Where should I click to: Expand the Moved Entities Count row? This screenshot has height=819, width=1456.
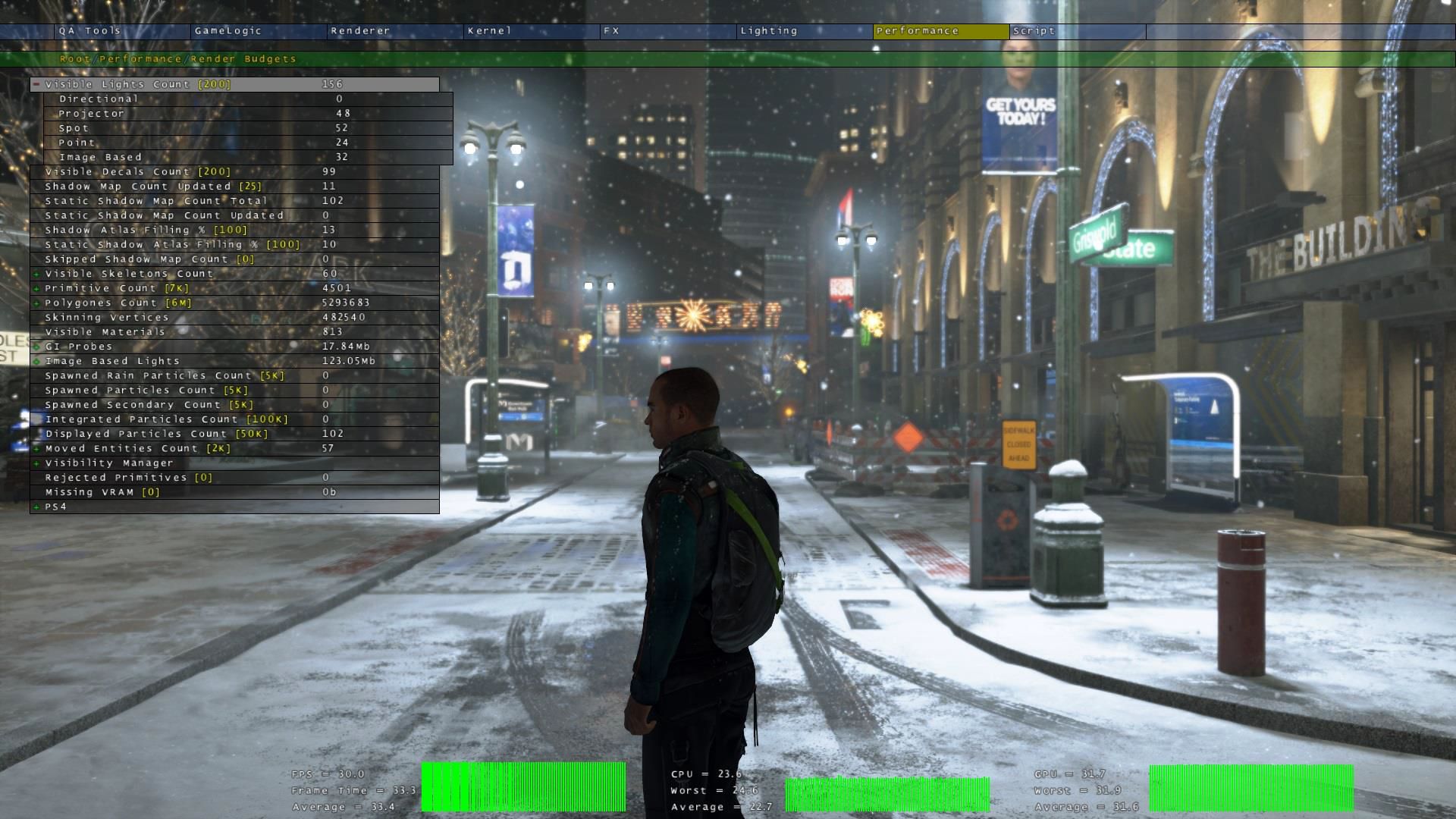(x=36, y=448)
